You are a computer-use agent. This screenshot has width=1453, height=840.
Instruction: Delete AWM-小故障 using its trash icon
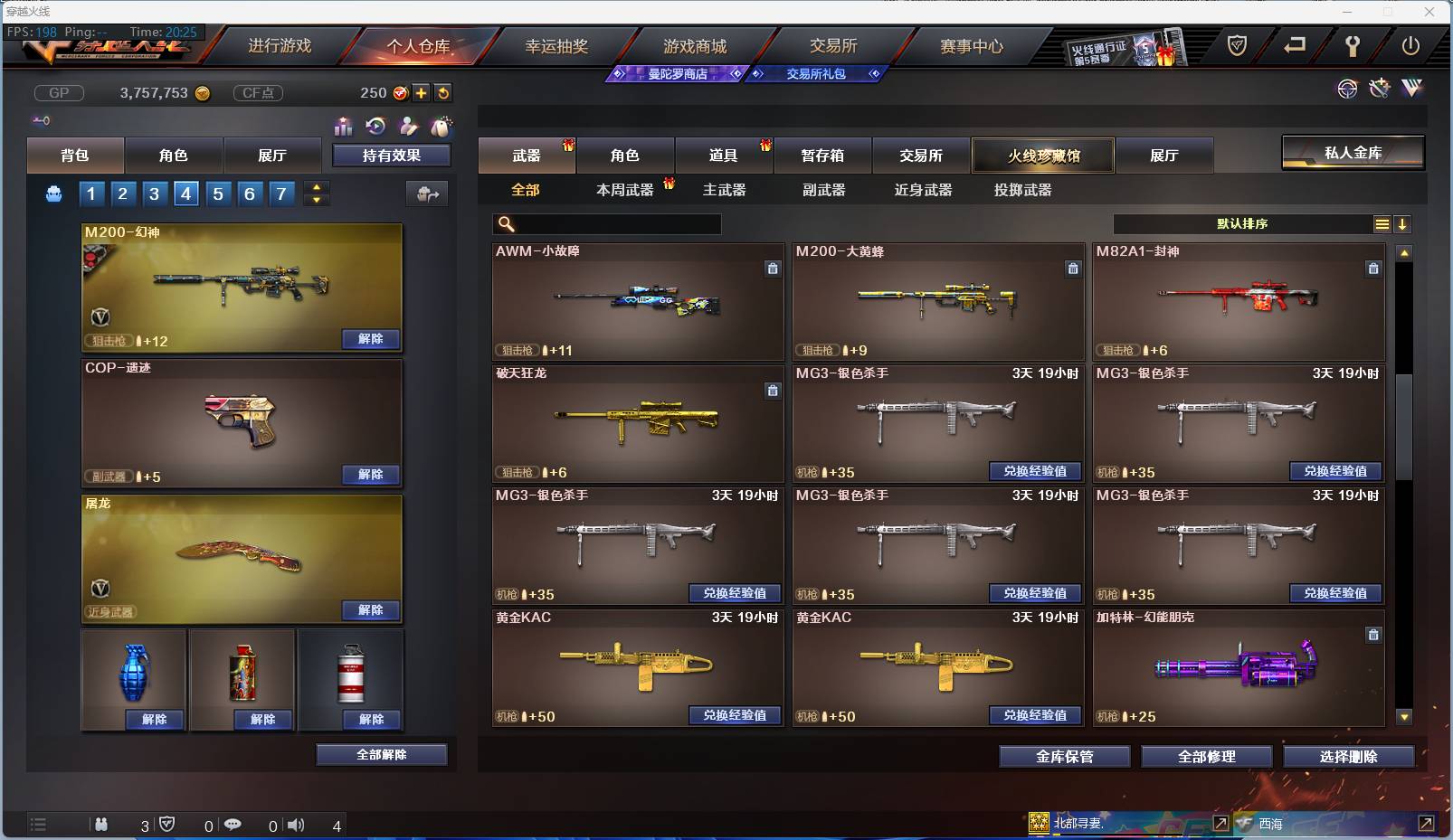[x=774, y=269]
